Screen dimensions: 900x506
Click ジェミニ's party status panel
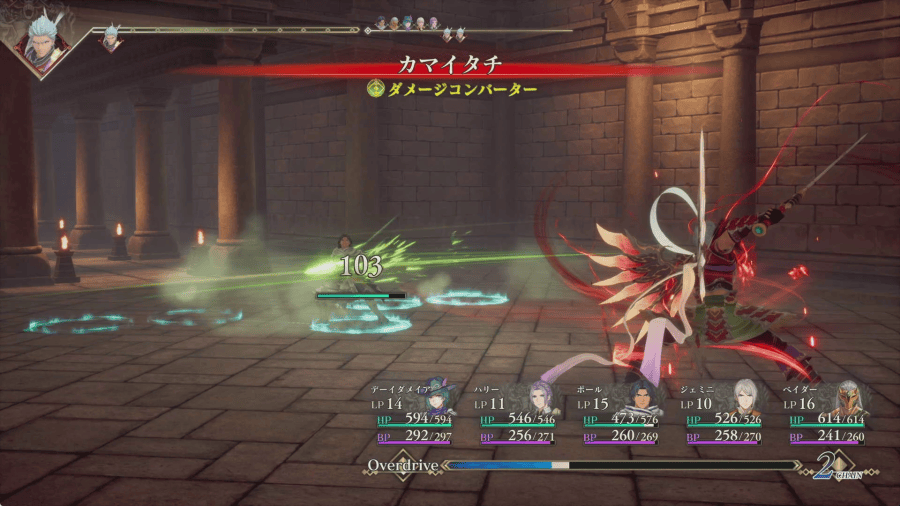[x=722, y=413]
